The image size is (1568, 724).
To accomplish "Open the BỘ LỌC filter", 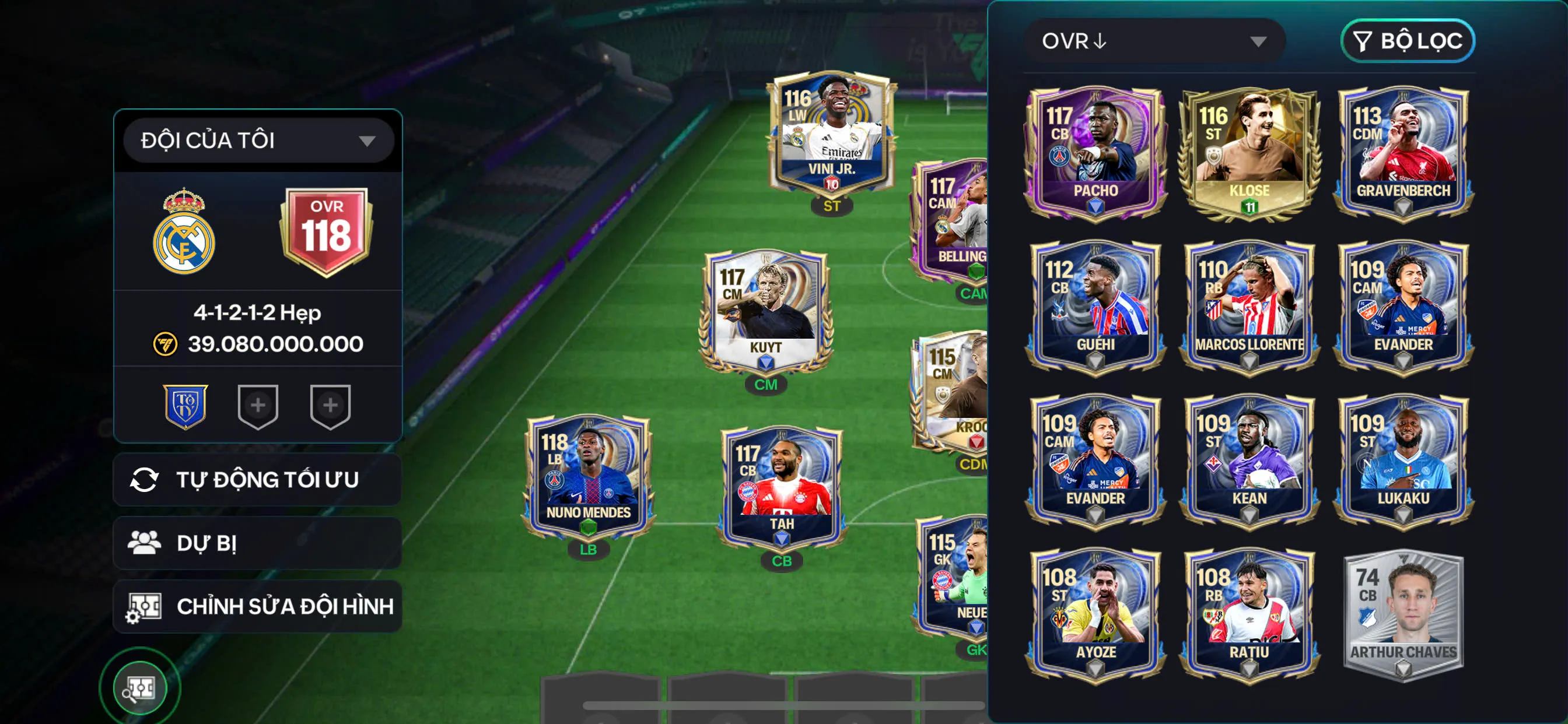I will pyautogui.click(x=1406, y=41).
